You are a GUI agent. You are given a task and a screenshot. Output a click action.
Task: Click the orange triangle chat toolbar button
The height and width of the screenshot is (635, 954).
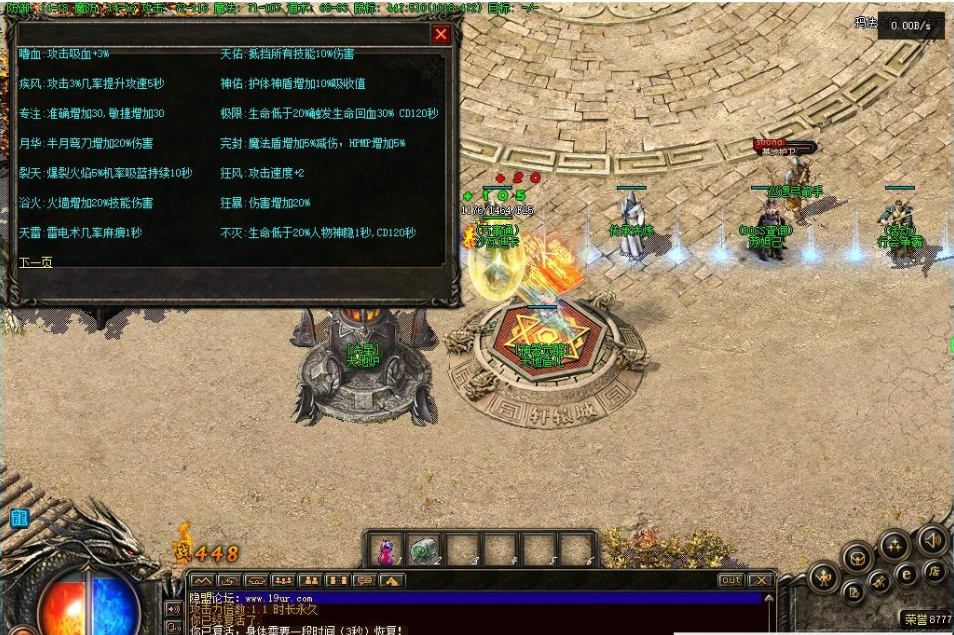(391, 580)
